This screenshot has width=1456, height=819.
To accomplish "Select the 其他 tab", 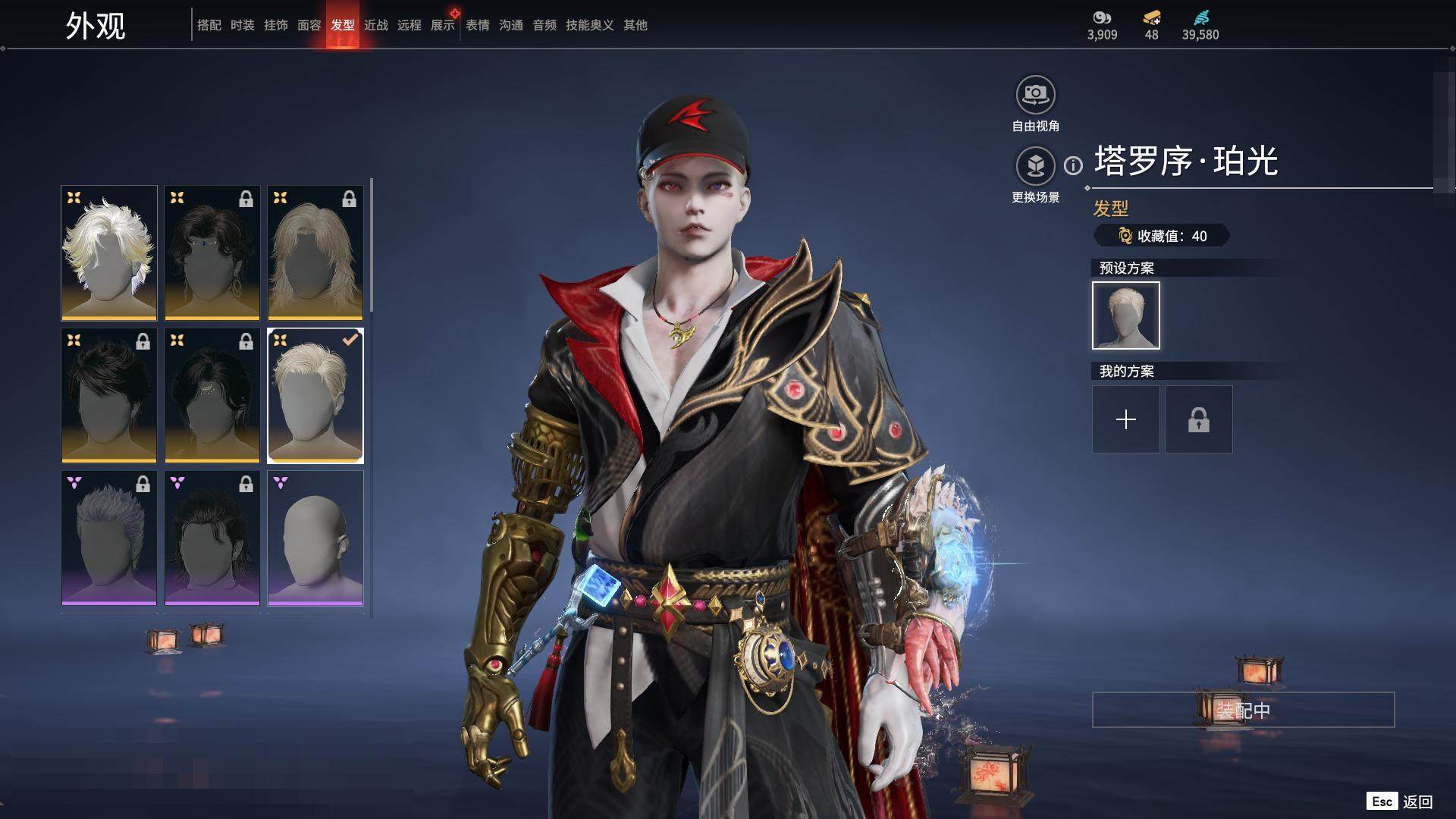I will point(635,25).
